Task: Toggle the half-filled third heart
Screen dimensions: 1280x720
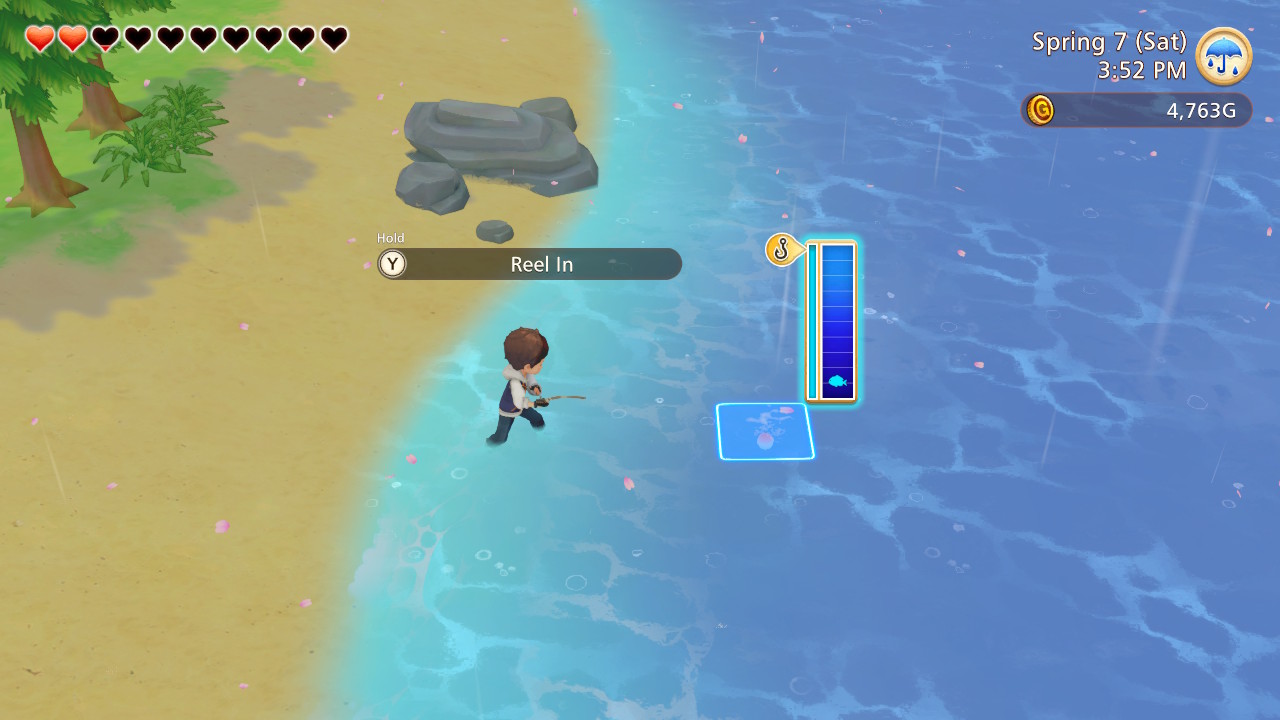Action: point(103,36)
